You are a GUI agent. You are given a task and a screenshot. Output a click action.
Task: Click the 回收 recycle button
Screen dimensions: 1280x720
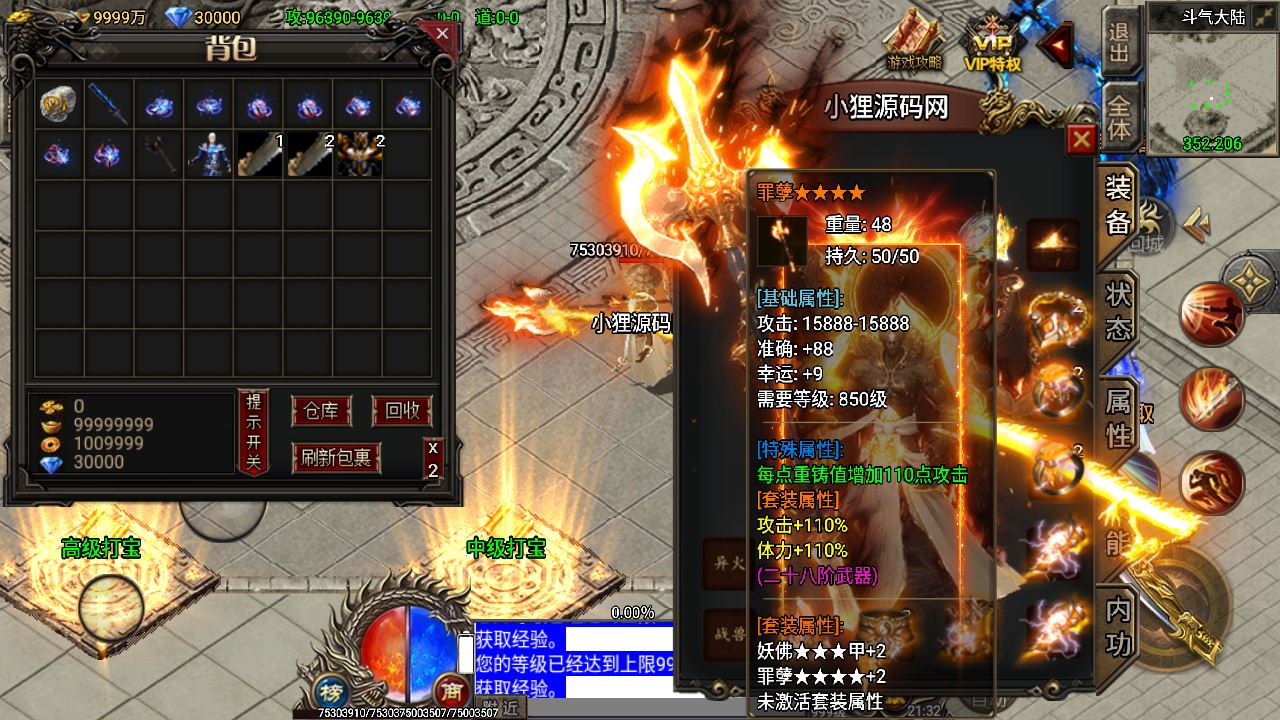(401, 411)
